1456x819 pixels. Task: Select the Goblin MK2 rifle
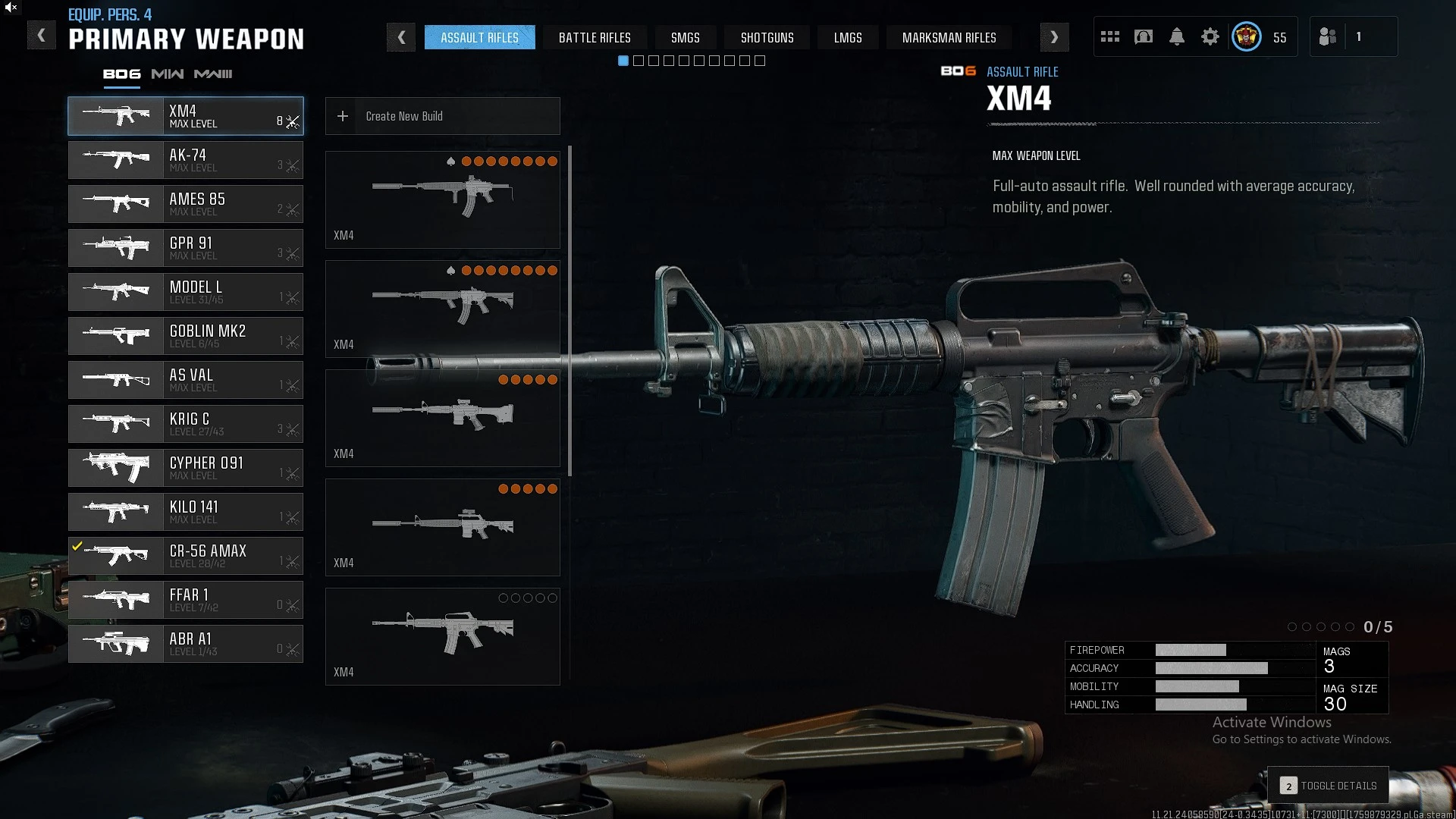click(186, 336)
